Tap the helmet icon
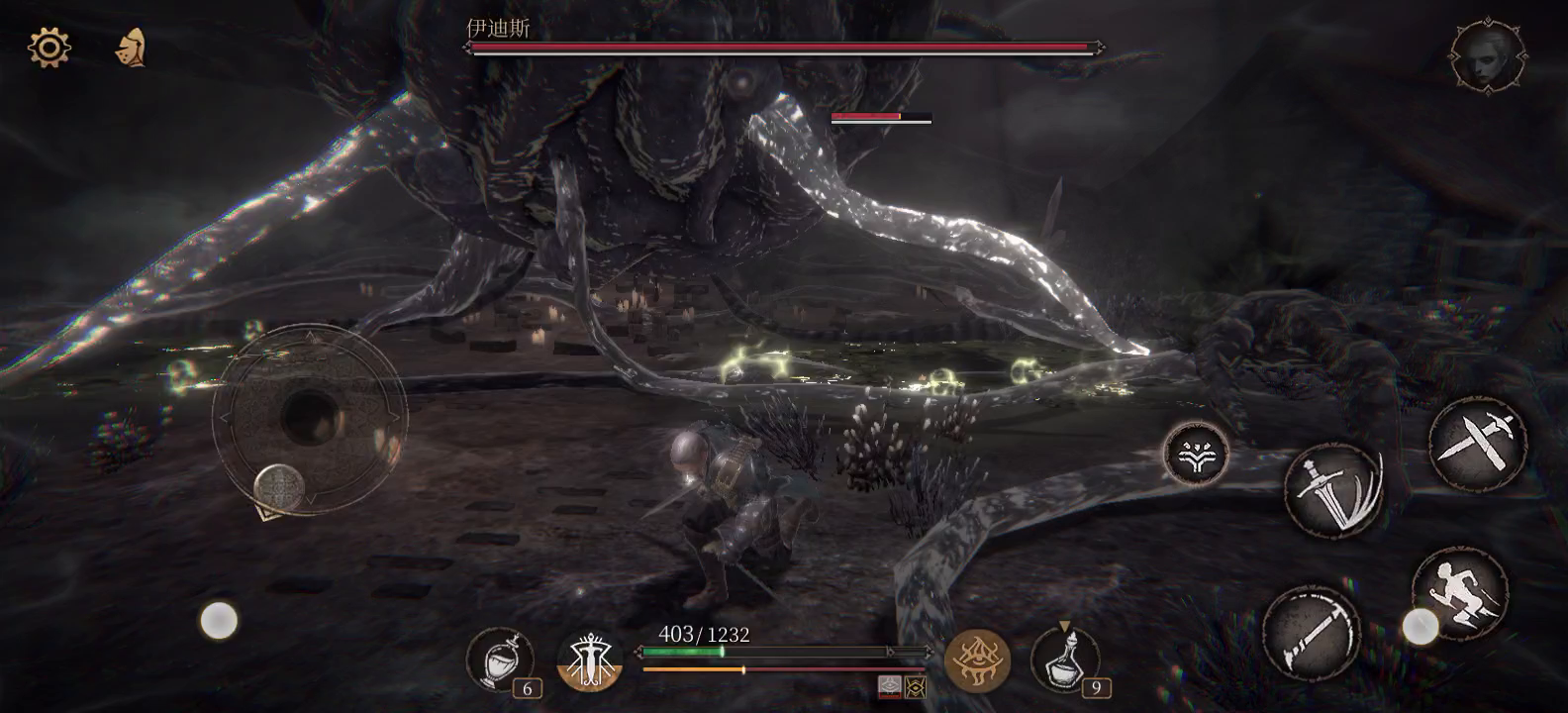Screen dimensions: 1568x713 click(131, 48)
